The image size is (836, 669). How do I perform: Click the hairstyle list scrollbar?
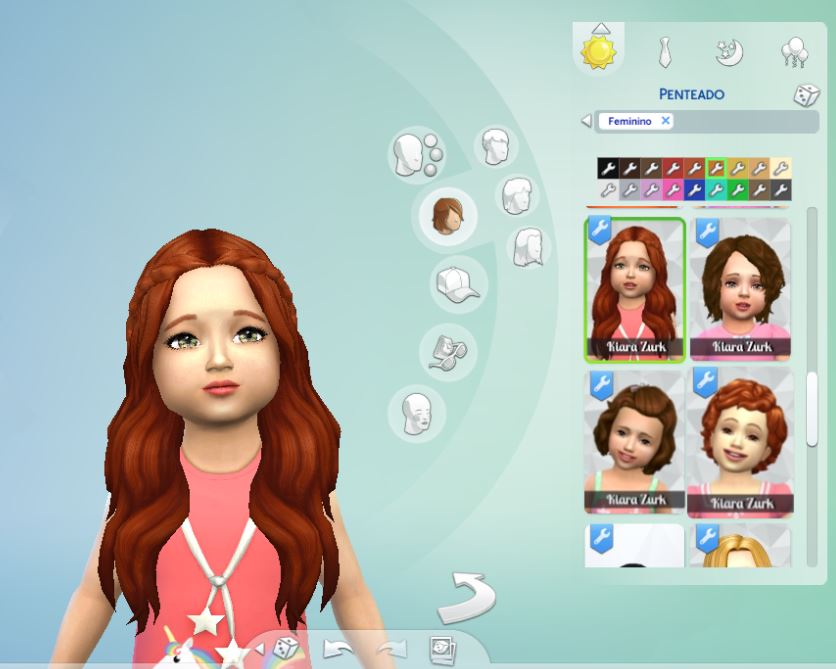coord(812,410)
